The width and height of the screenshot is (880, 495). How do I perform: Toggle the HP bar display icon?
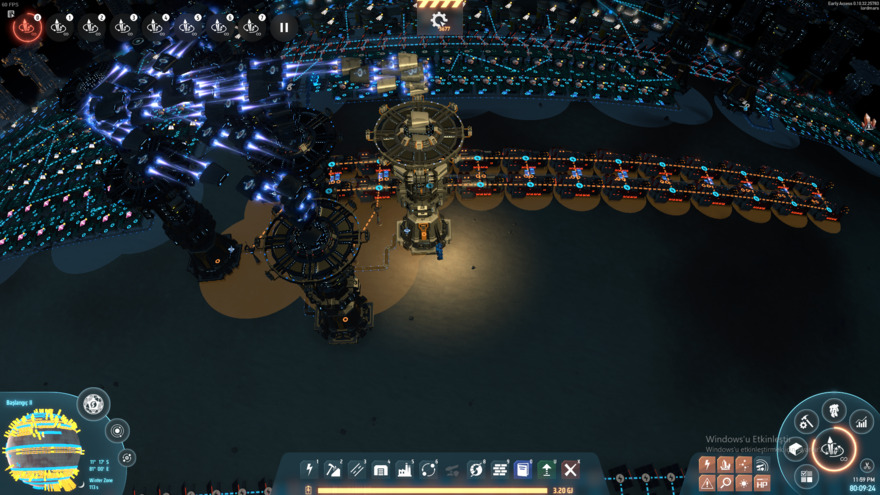762,483
